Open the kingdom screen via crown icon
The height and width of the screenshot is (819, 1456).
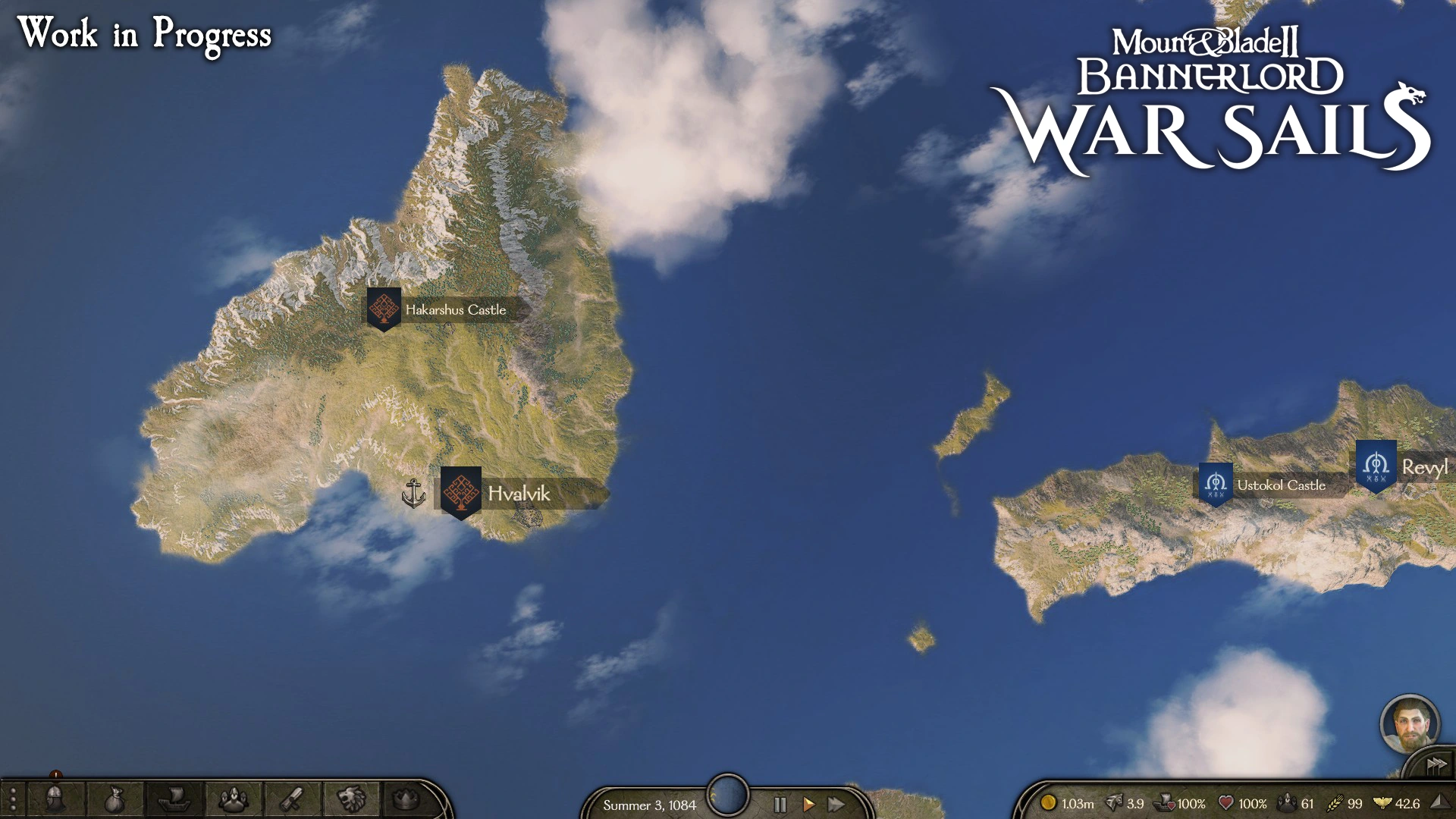click(408, 799)
